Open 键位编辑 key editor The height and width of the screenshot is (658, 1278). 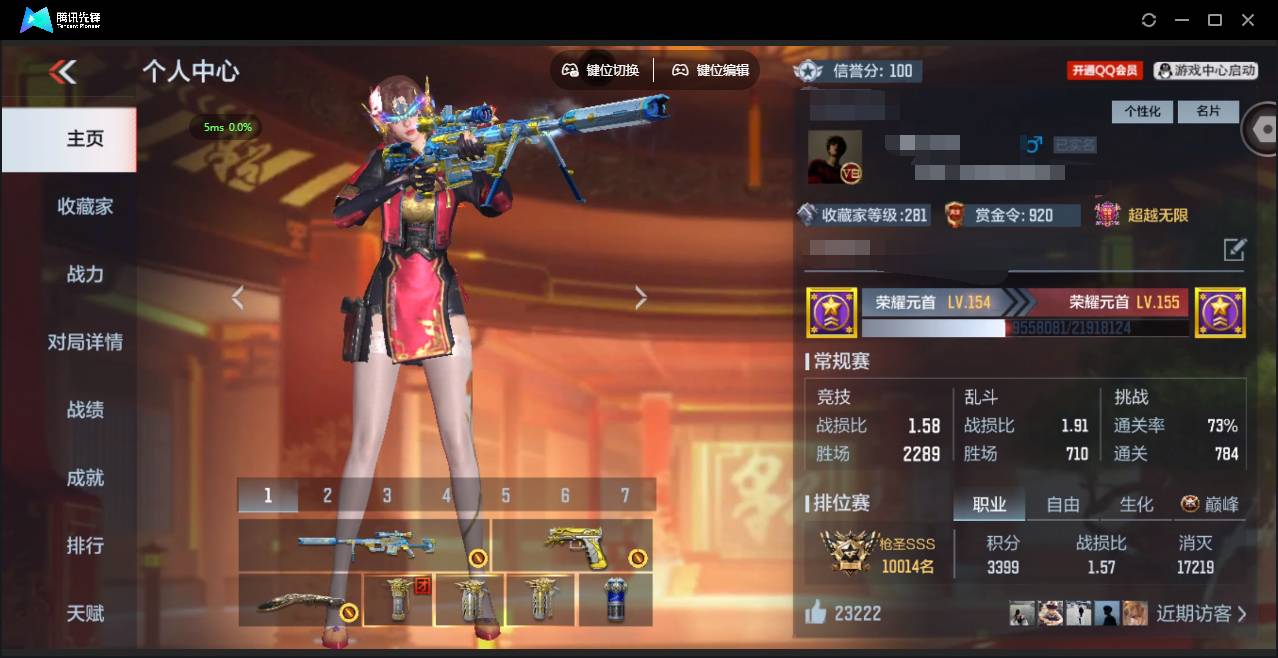click(x=710, y=70)
